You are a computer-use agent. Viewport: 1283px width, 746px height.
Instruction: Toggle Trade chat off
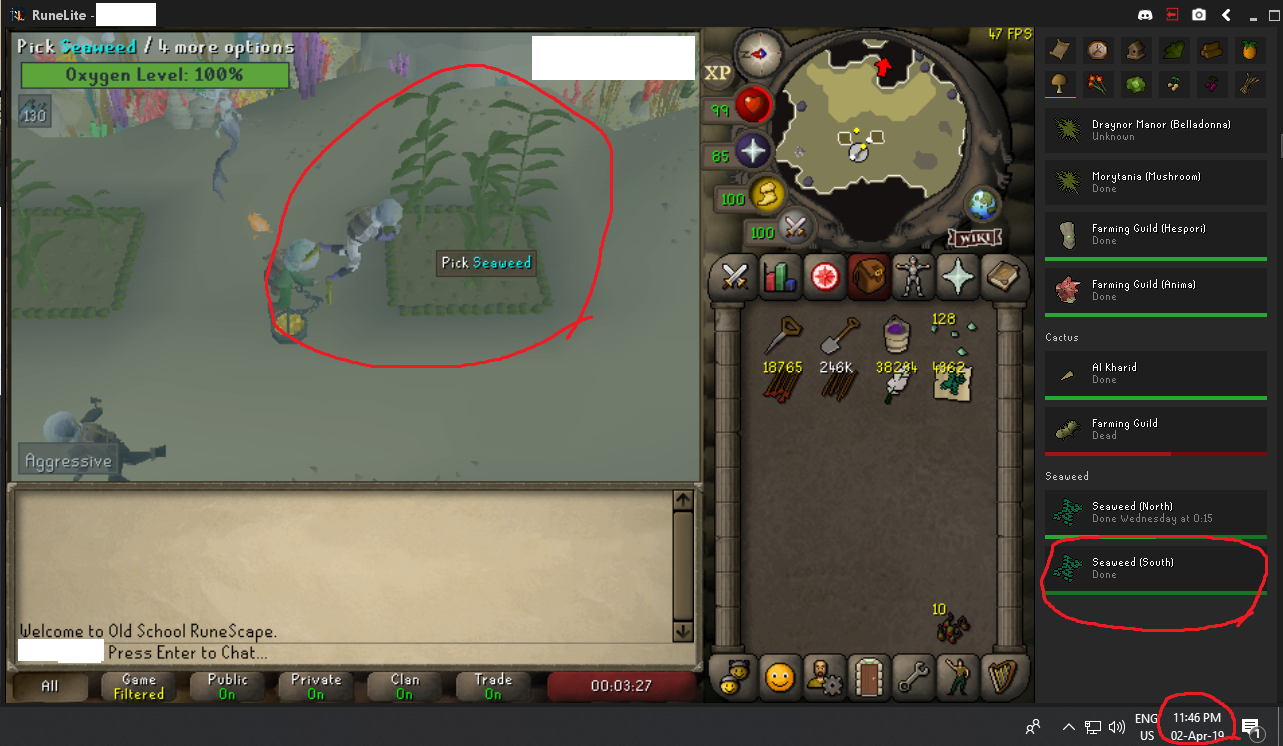click(x=491, y=685)
